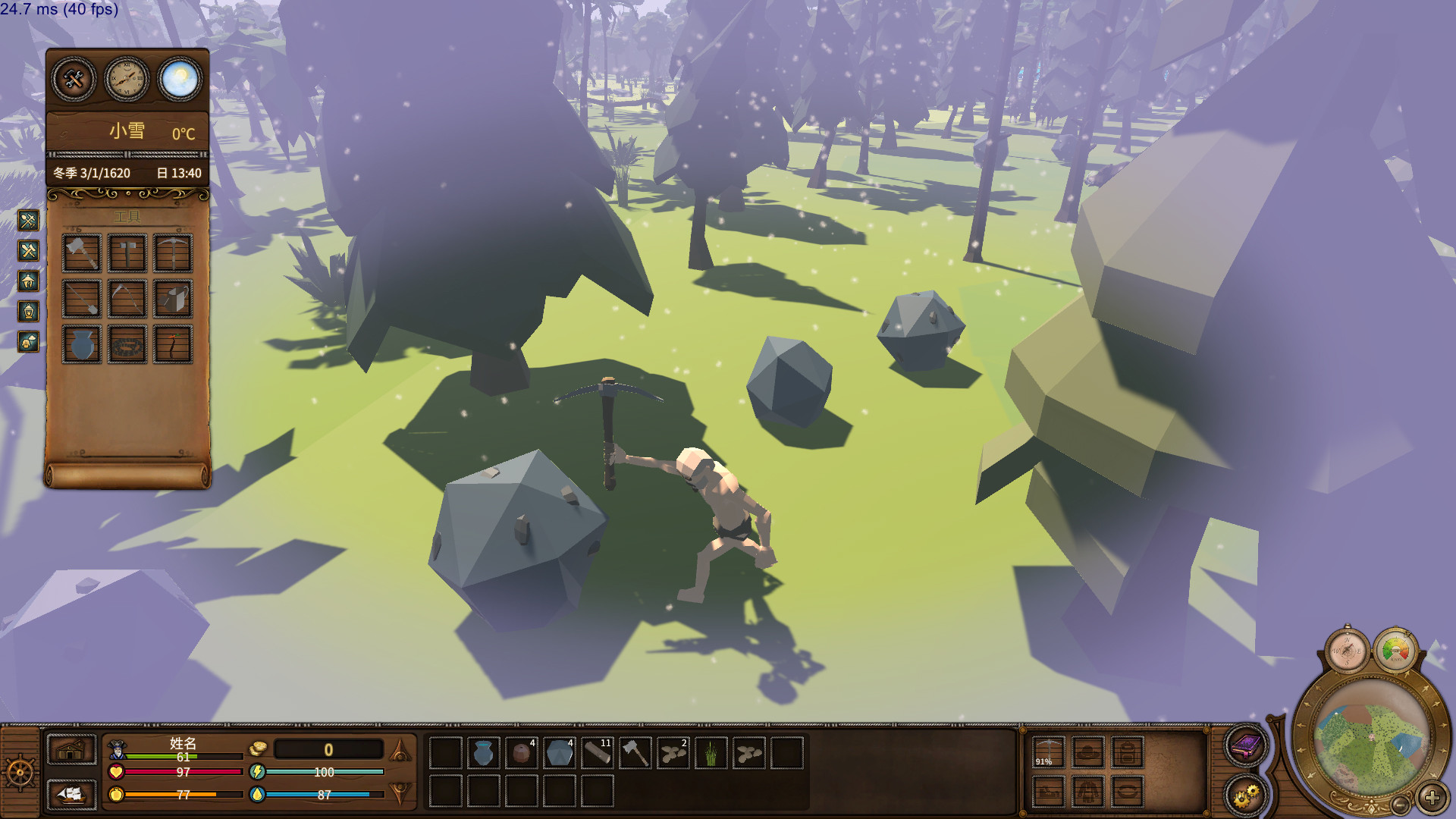Toggle the pet sidebar icon
Viewport: 1456px width, 819px height.
tap(28, 341)
